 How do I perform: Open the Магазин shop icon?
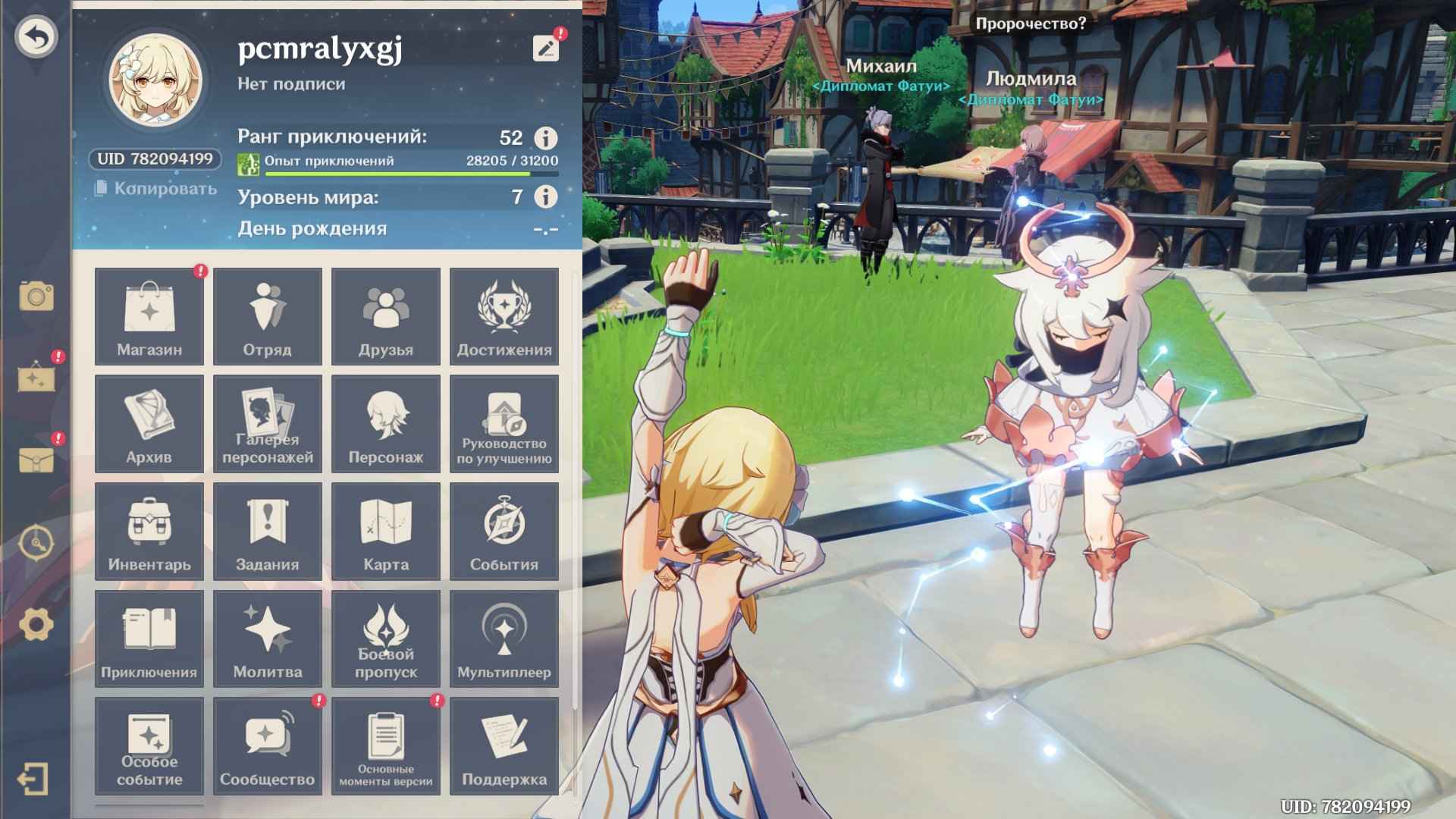click(149, 316)
